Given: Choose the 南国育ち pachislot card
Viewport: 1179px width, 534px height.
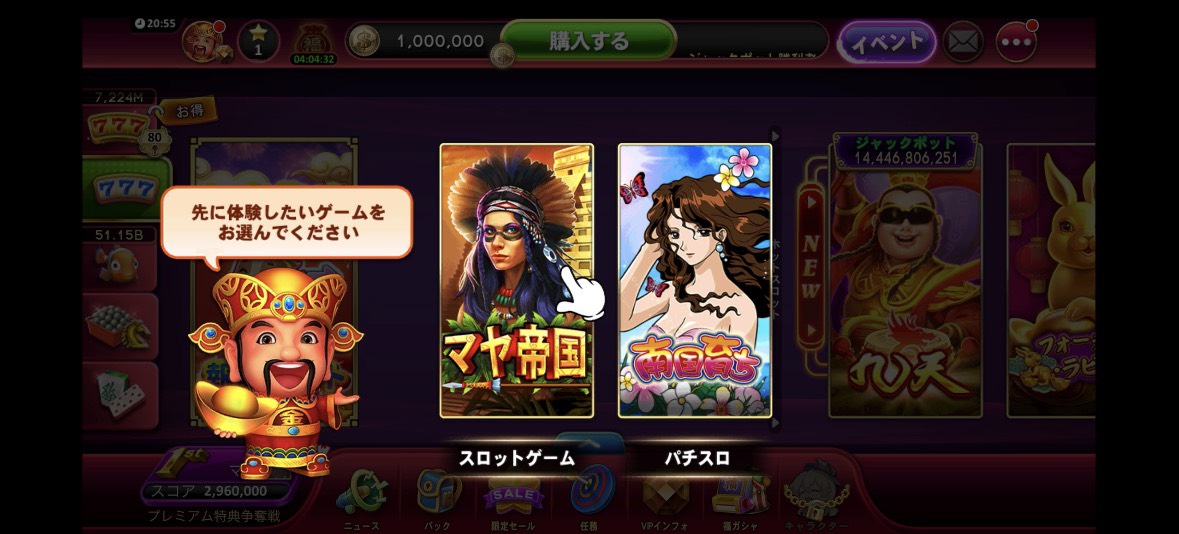Looking at the screenshot, I should [x=695, y=280].
